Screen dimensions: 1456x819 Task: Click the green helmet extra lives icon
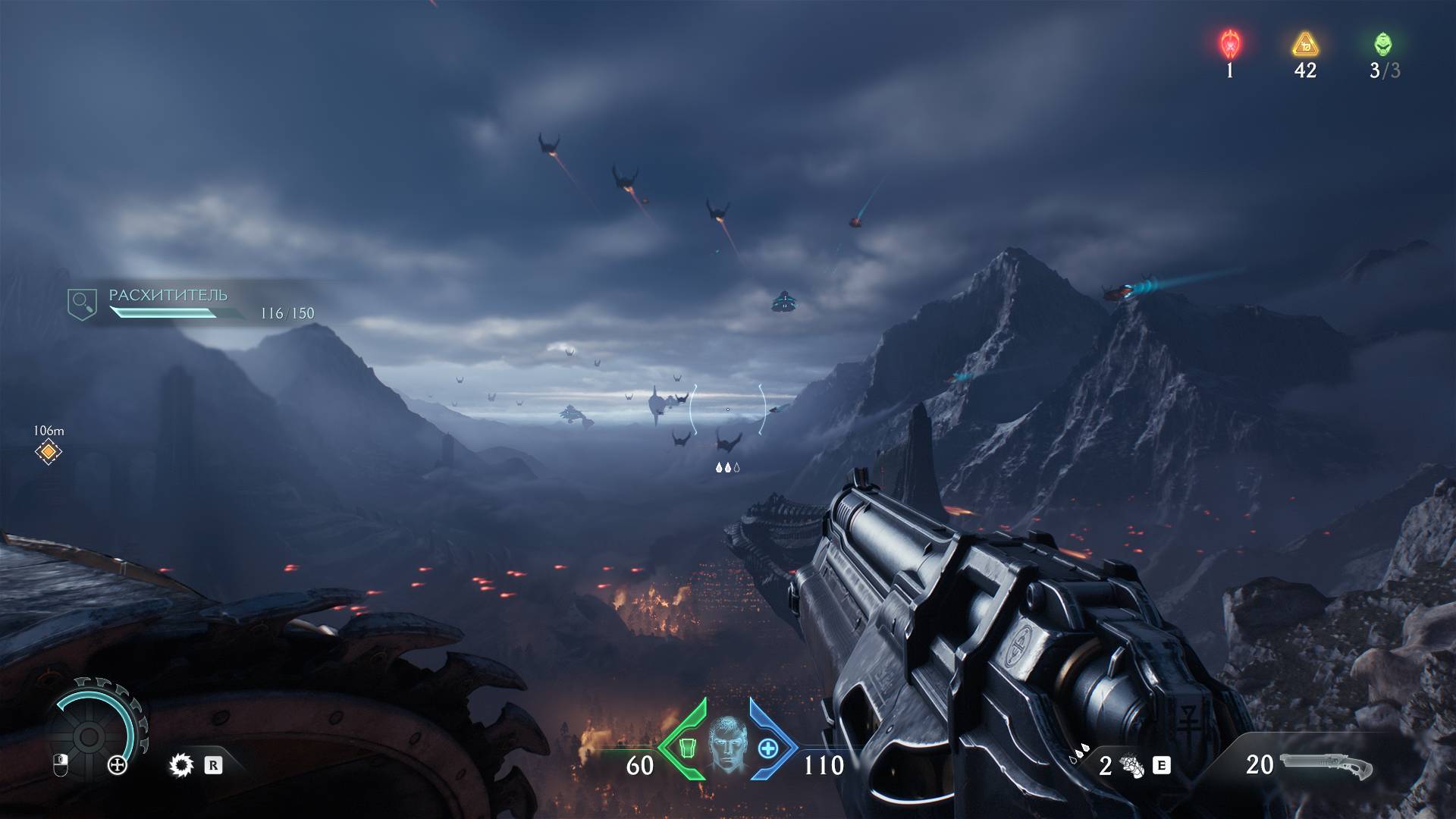pyautogui.click(x=1382, y=44)
